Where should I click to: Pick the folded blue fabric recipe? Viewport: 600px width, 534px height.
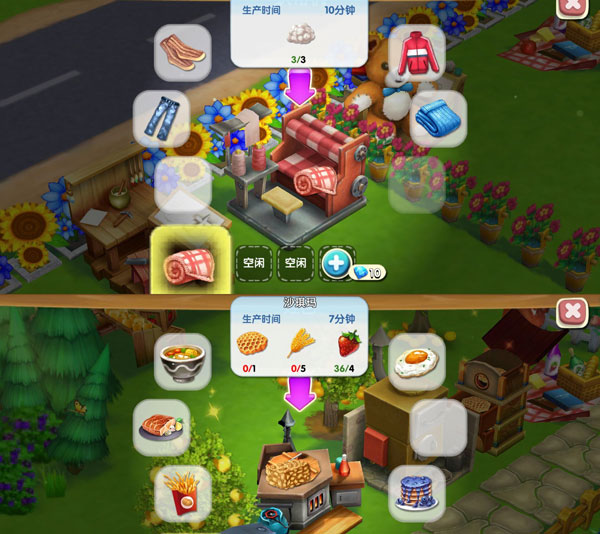(438, 118)
